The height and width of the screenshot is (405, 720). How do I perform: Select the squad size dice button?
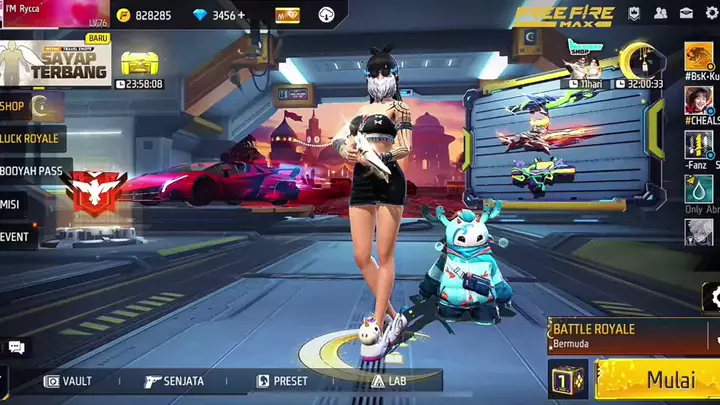click(x=567, y=380)
